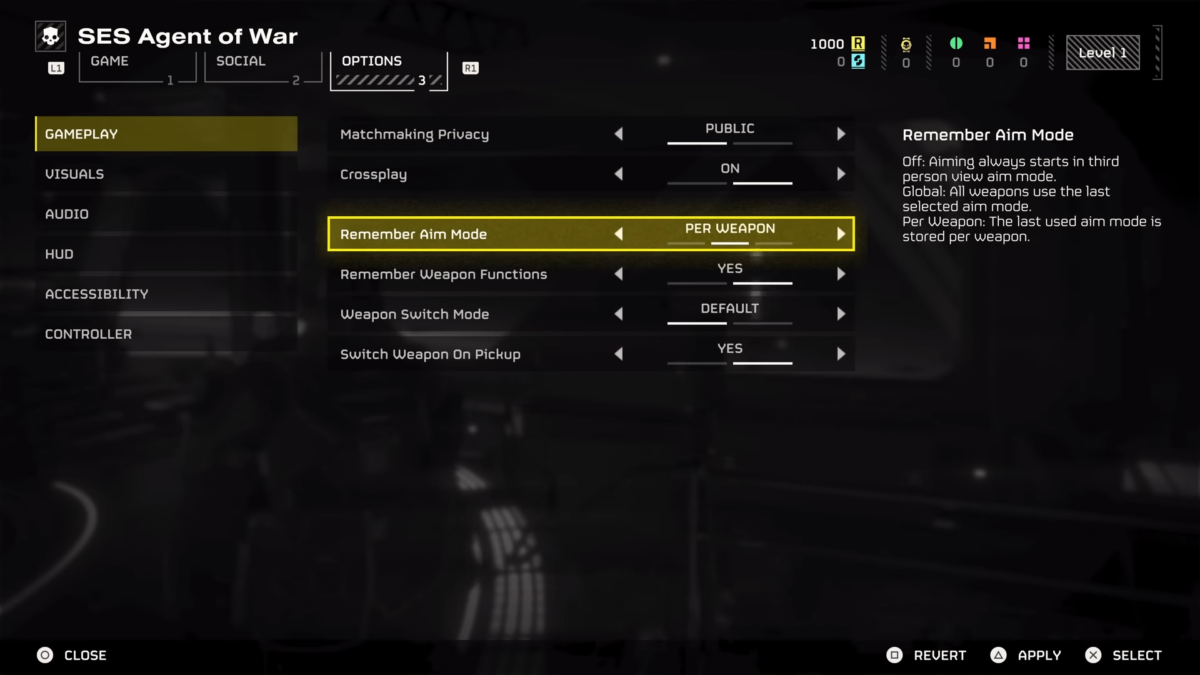Click left arrow on Switch Weapon On Pickup
Viewport: 1200px width, 675px height.
(618, 354)
